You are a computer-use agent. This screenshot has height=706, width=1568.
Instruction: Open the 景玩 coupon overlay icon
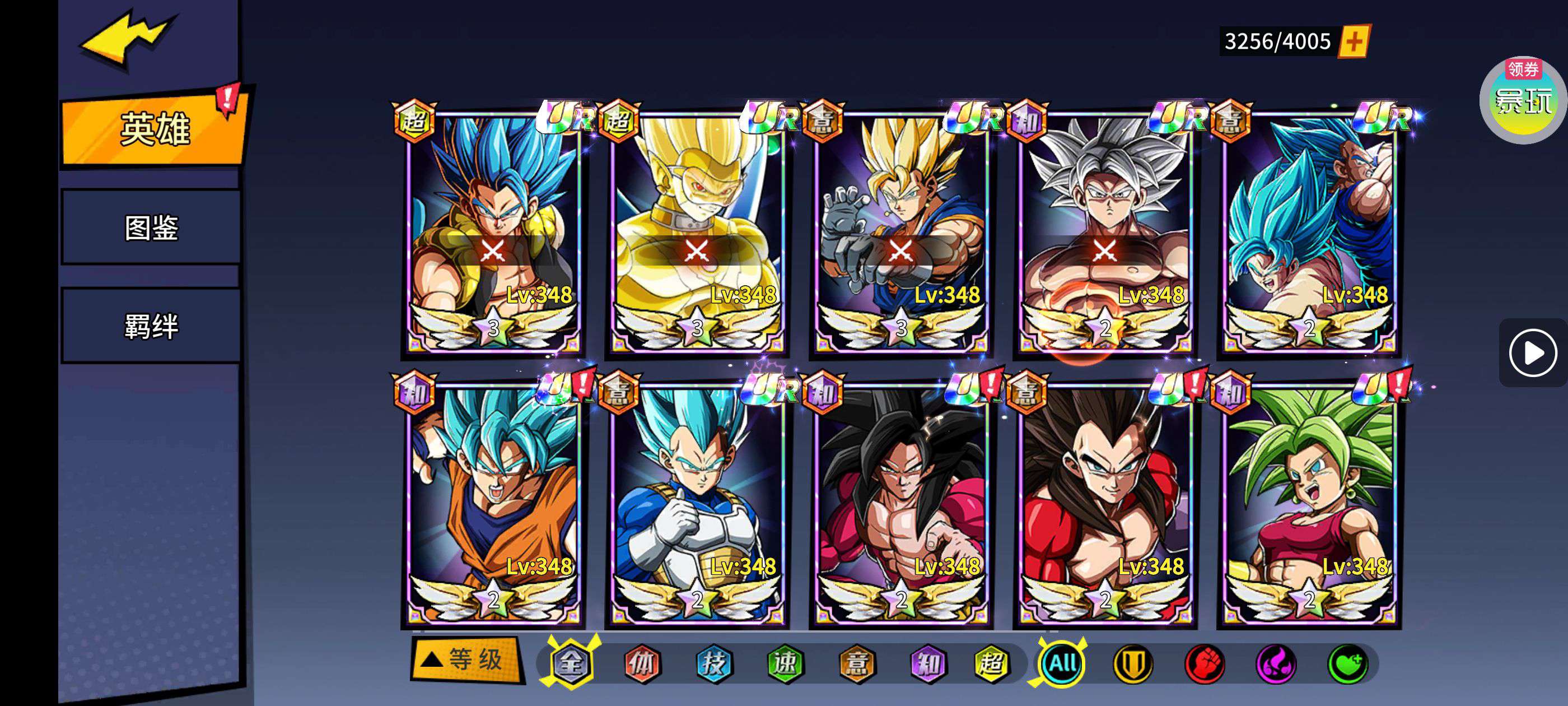tap(1522, 99)
